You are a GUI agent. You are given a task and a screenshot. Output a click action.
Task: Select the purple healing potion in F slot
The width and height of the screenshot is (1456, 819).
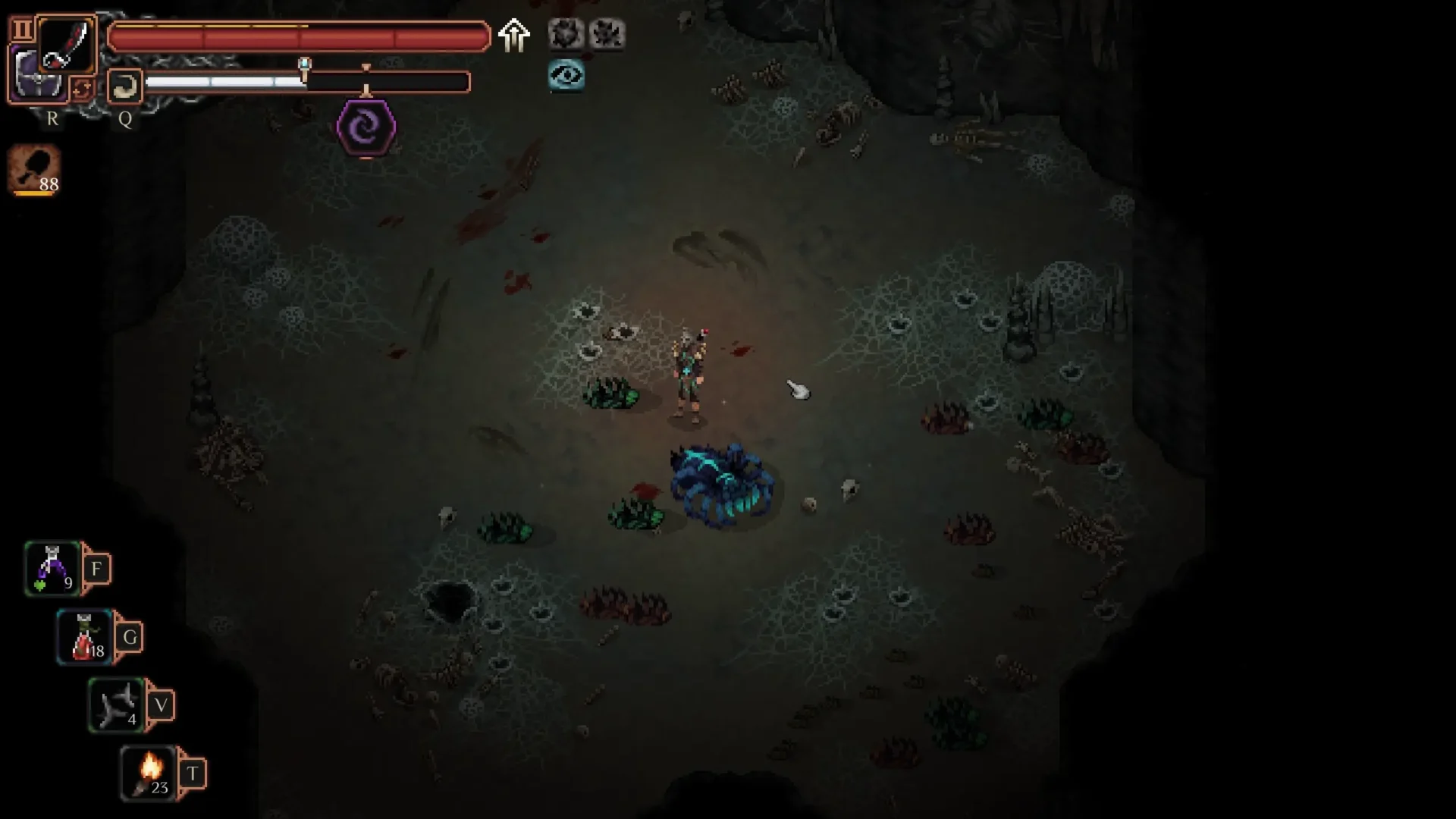(52, 568)
